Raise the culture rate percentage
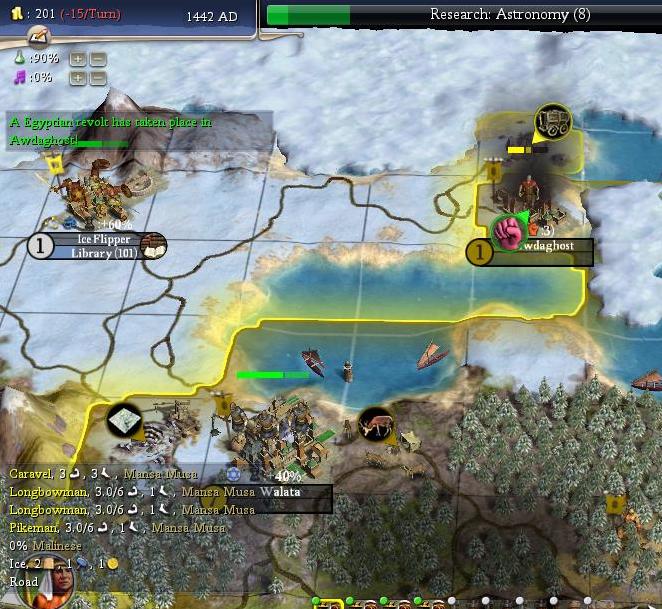Viewport: 662px width, 609px height. pos(79,77)
